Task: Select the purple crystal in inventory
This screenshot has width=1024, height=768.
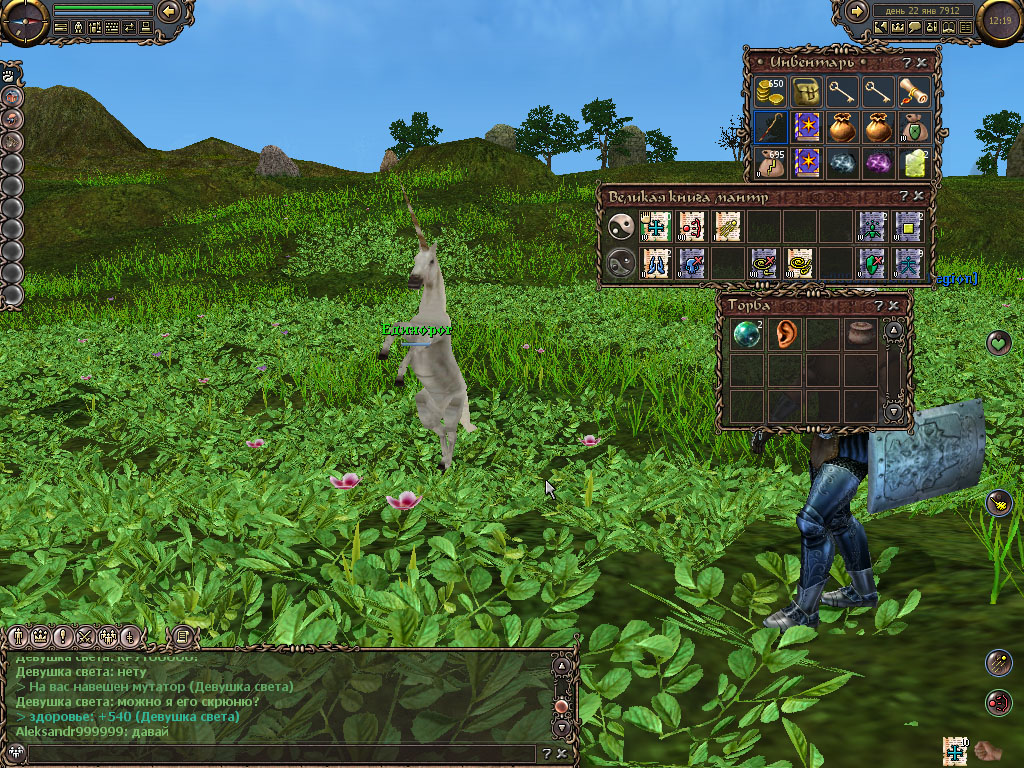Action: coord(878,163)
